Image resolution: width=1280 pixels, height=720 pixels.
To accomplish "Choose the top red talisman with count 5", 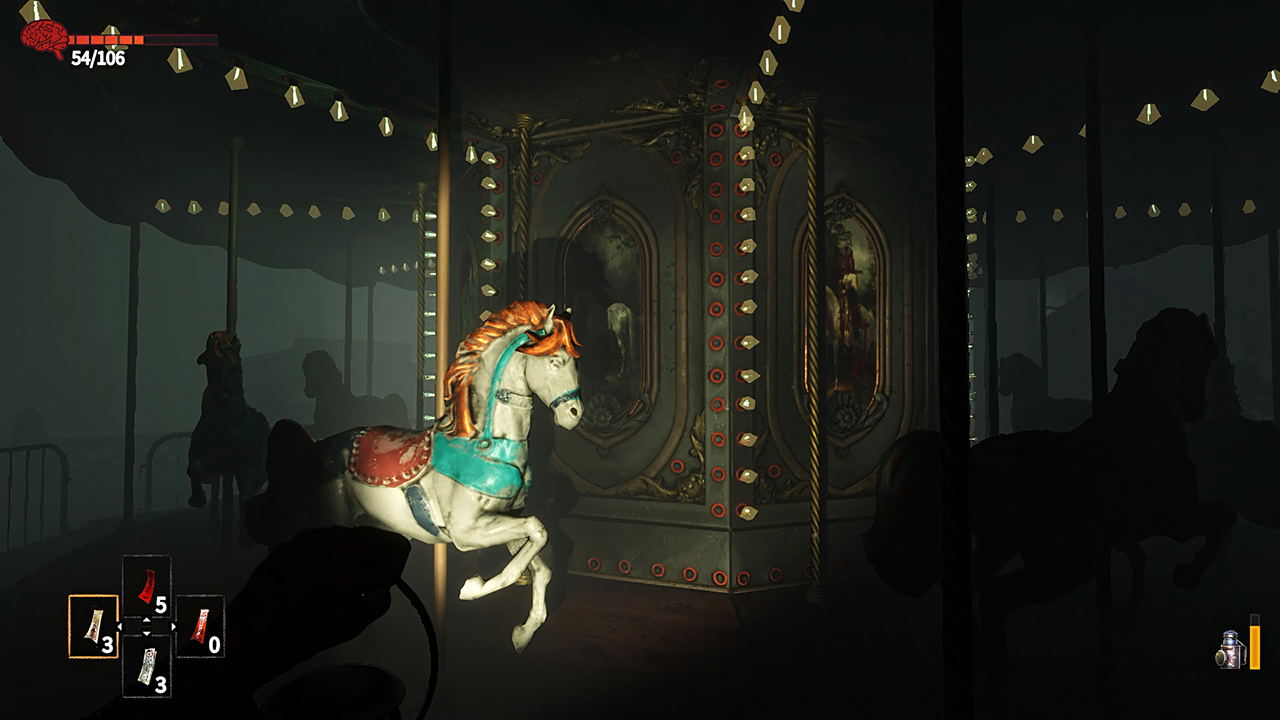I will pyautogui.click(x=147, y=585).
